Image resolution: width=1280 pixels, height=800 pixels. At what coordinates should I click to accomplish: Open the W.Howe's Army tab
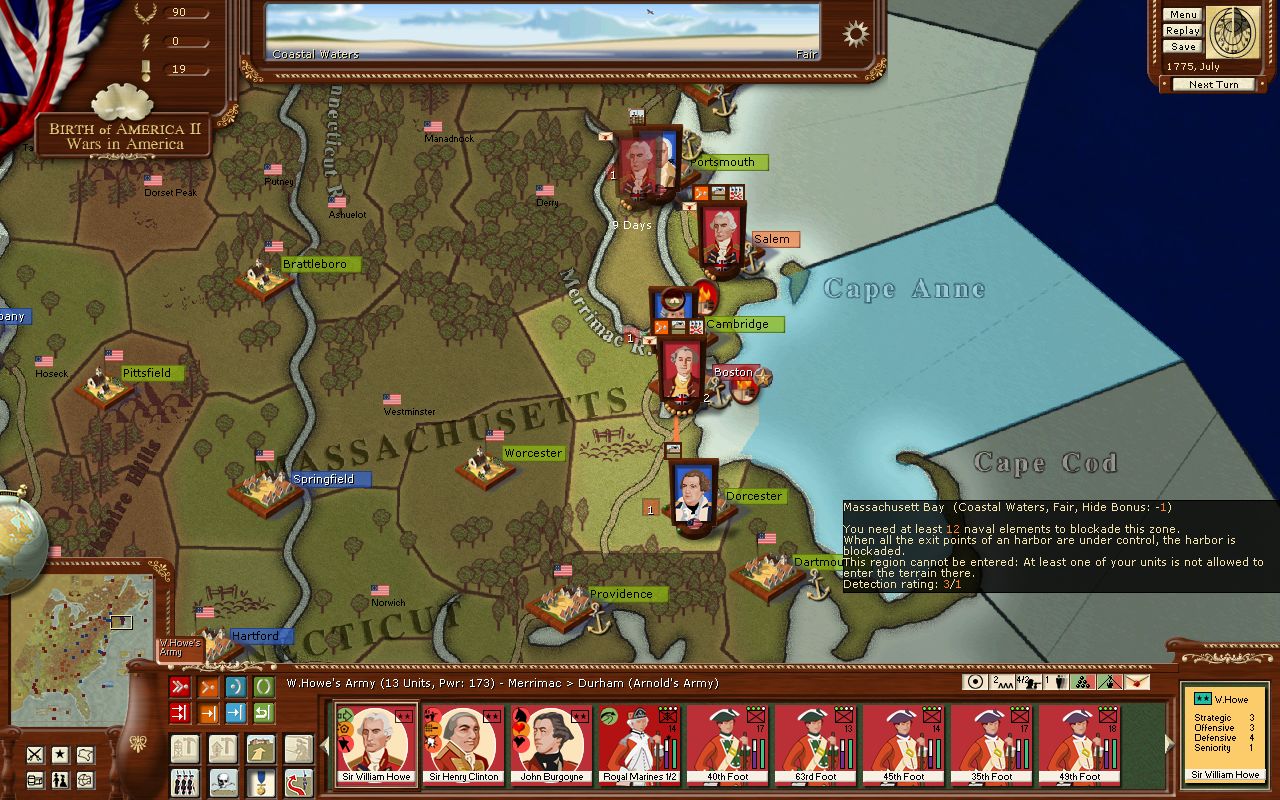pos(180,648)
